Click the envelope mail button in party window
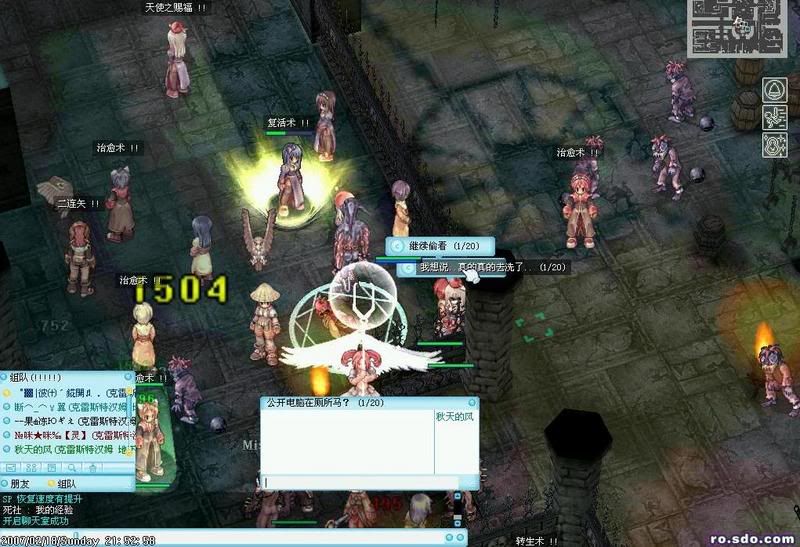Screen dimensions: 800x547 click(x=11, y=466)
